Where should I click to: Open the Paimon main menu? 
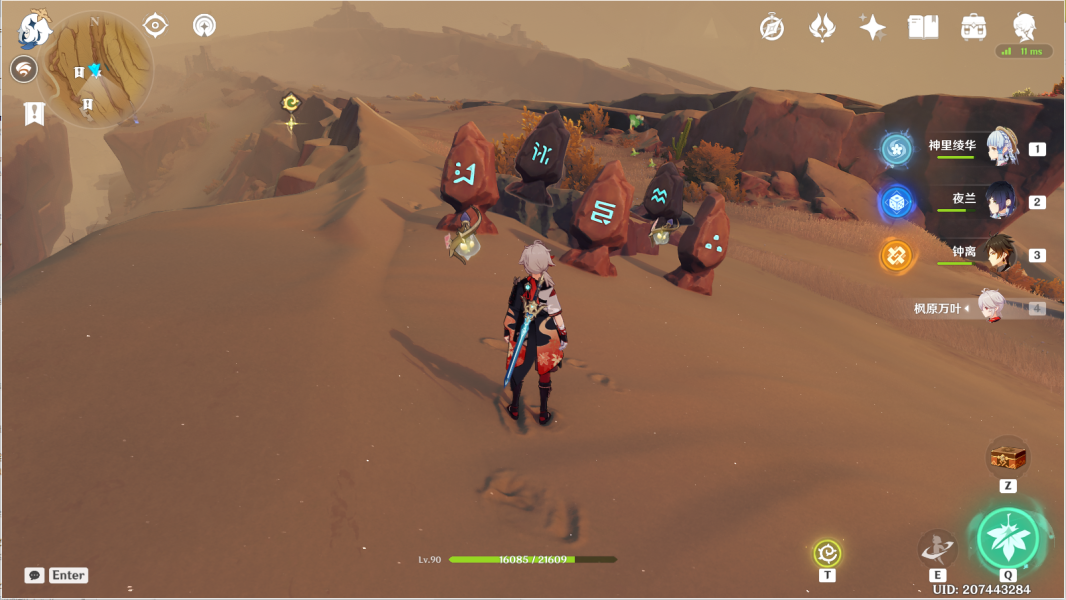[35, 30]
